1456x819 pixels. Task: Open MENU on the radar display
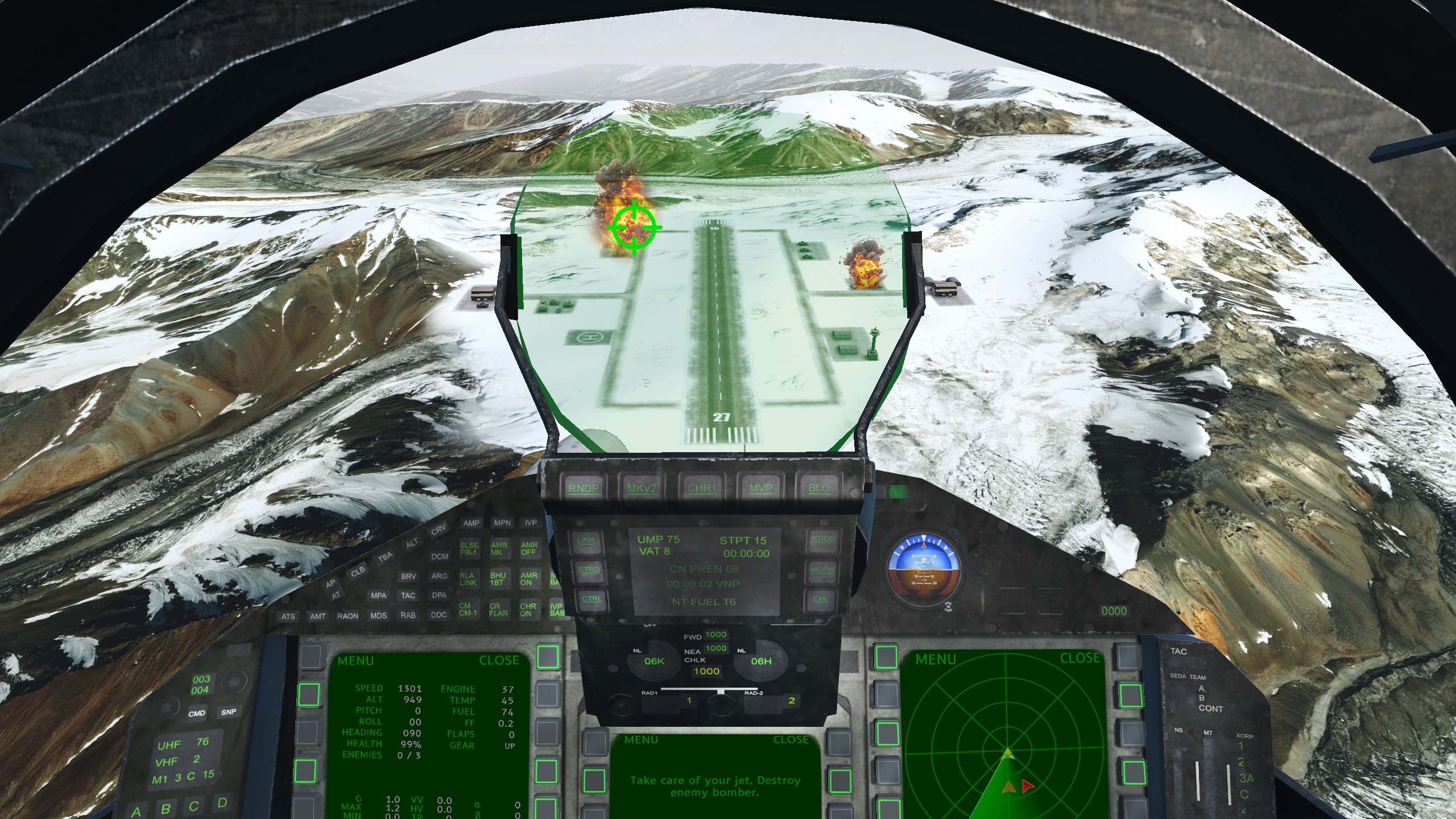[x=935, y=659]
